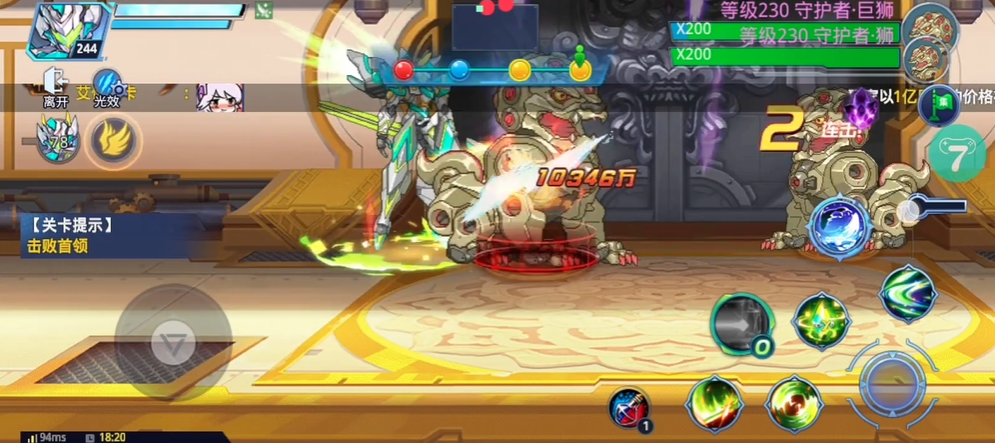The width and height of the screenshot is (995, 443).
Task: Toggle the 光效 light effects setting
Action: tap(107, 87)
